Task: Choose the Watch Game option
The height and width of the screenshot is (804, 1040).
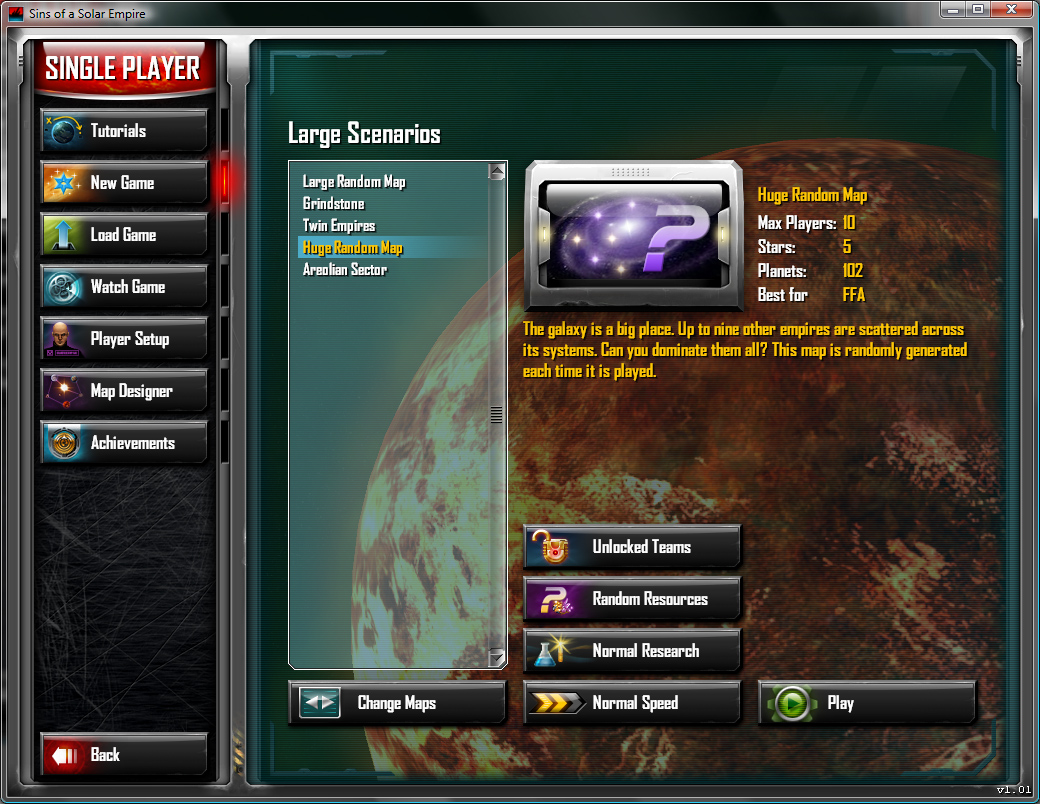Action: 124,287
